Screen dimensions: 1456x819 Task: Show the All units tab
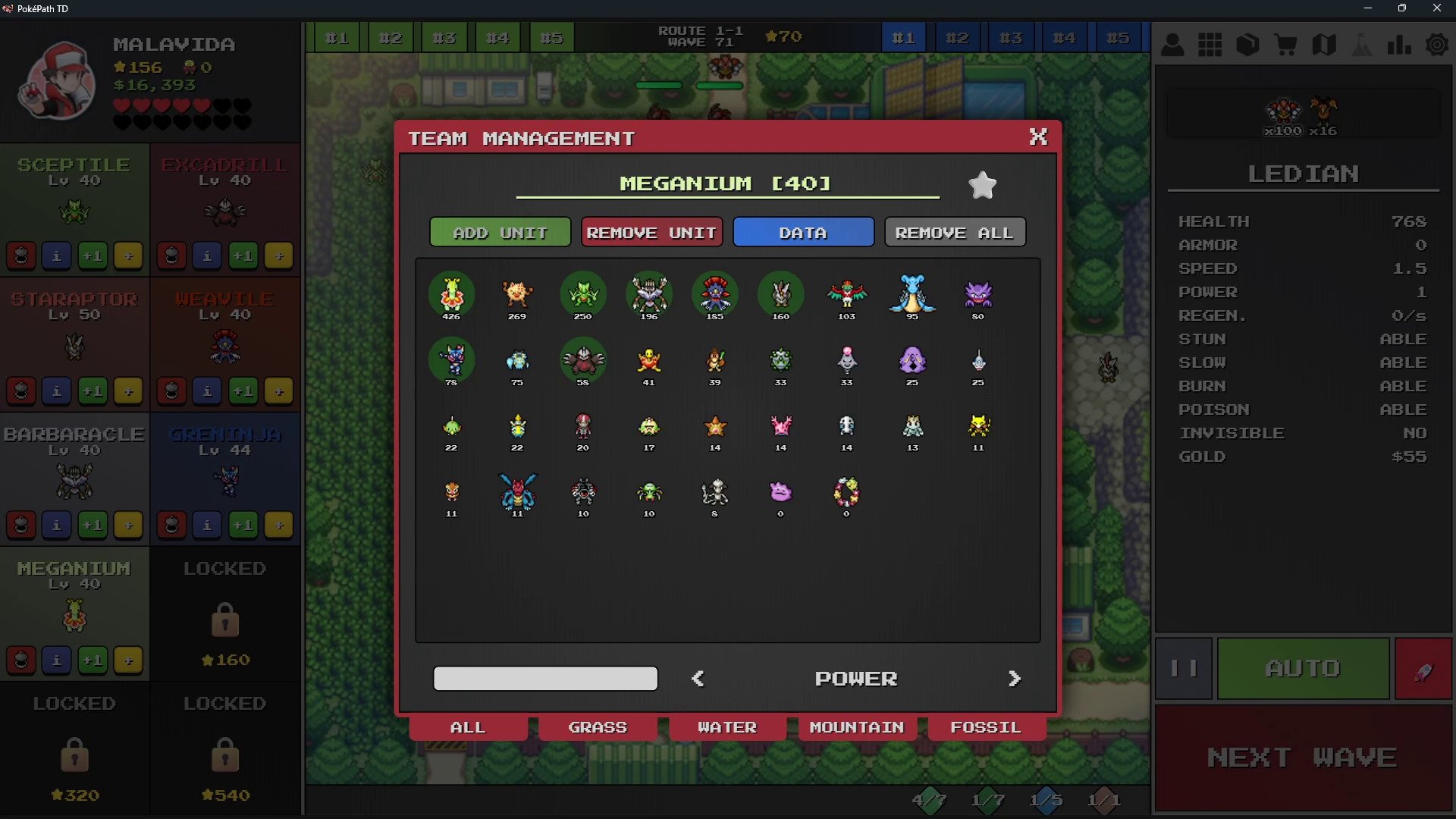tap(468, 727)
